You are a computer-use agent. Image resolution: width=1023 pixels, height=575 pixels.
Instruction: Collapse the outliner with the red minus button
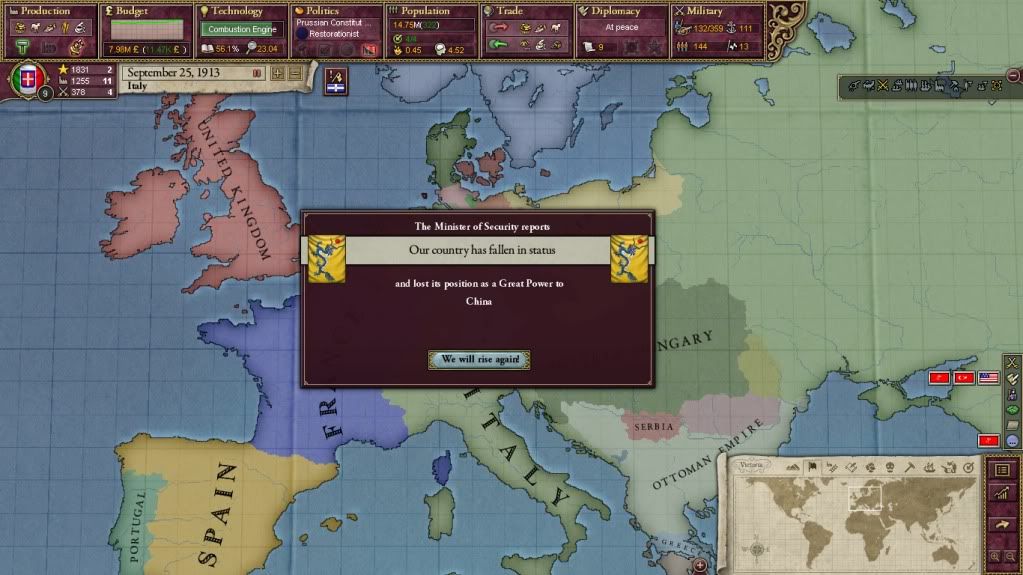point(1014,73)
